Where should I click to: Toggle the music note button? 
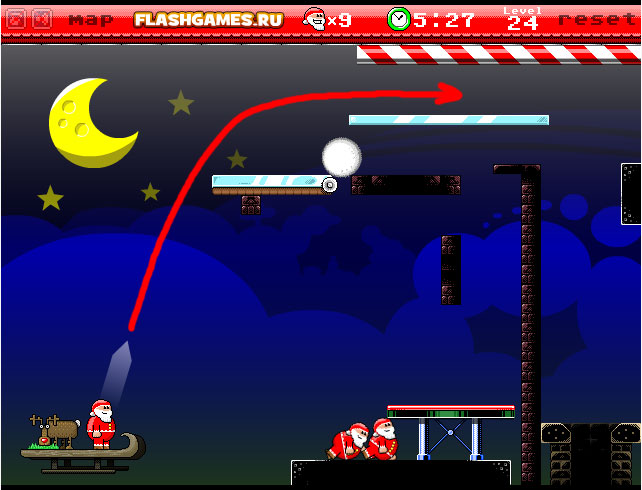click(14, 19)
